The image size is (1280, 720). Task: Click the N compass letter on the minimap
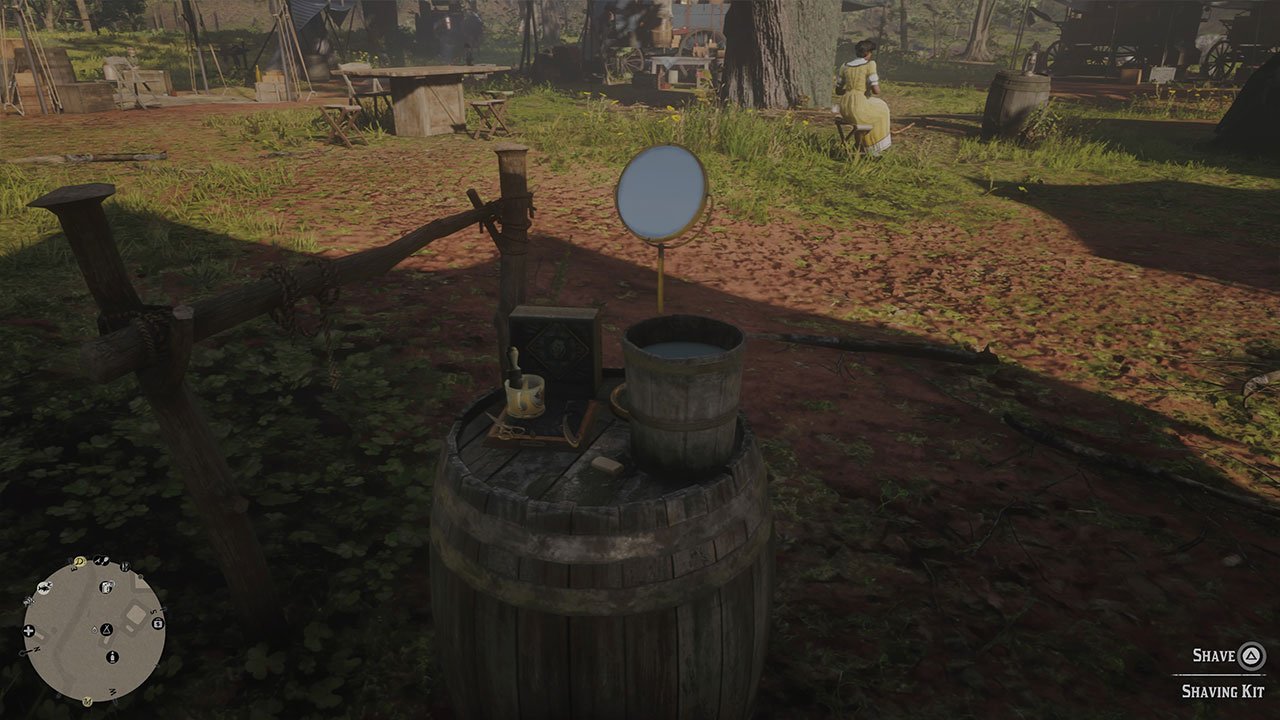pyautogui.click(x=35, y=648)
